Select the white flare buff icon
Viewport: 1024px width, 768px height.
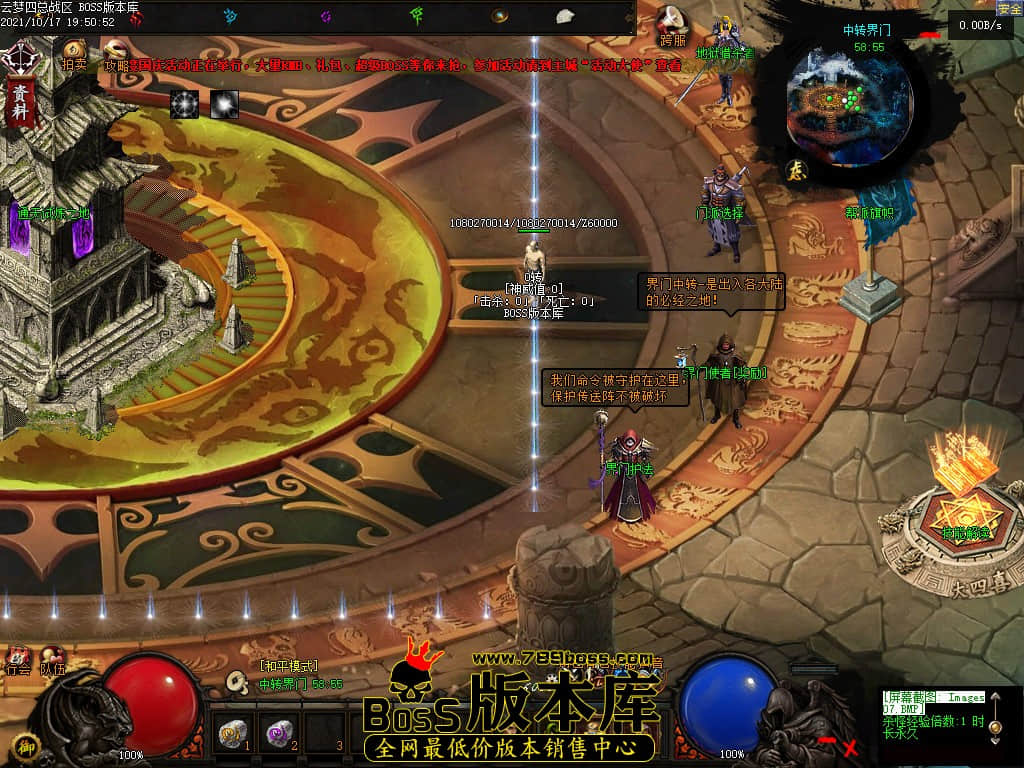(224, 103)
